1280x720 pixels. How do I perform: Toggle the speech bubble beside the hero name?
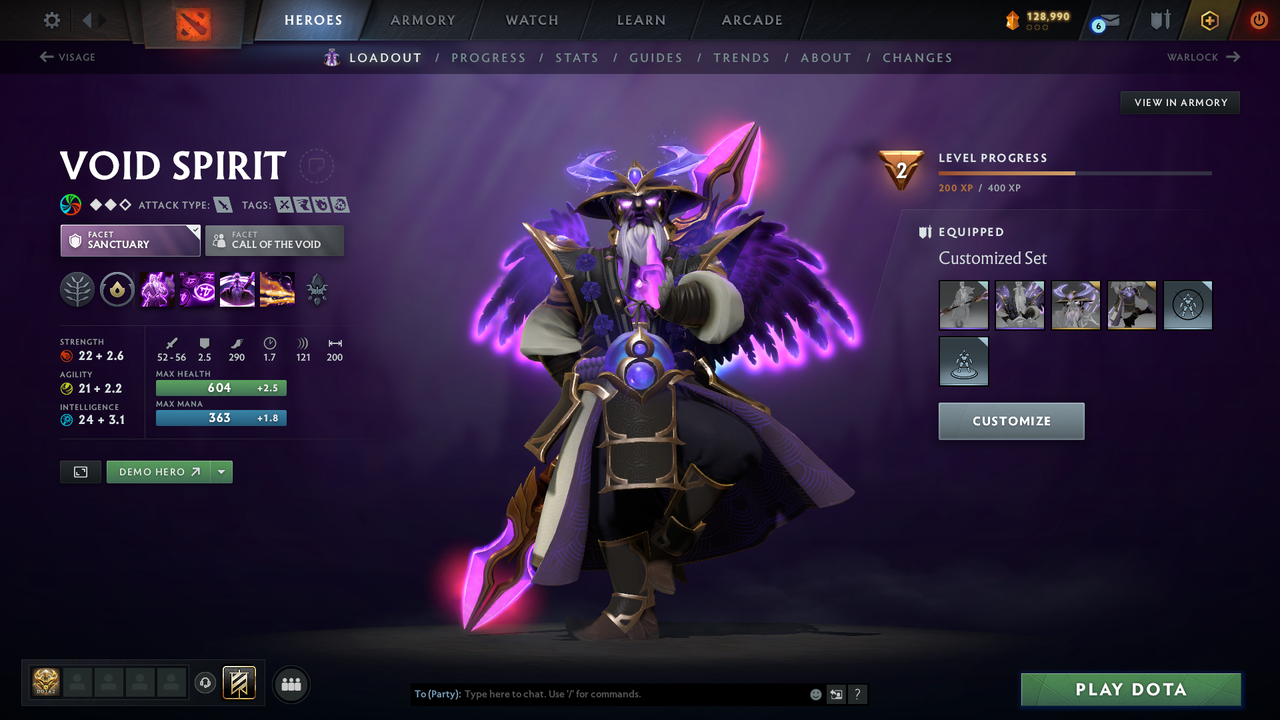[317, 166]
